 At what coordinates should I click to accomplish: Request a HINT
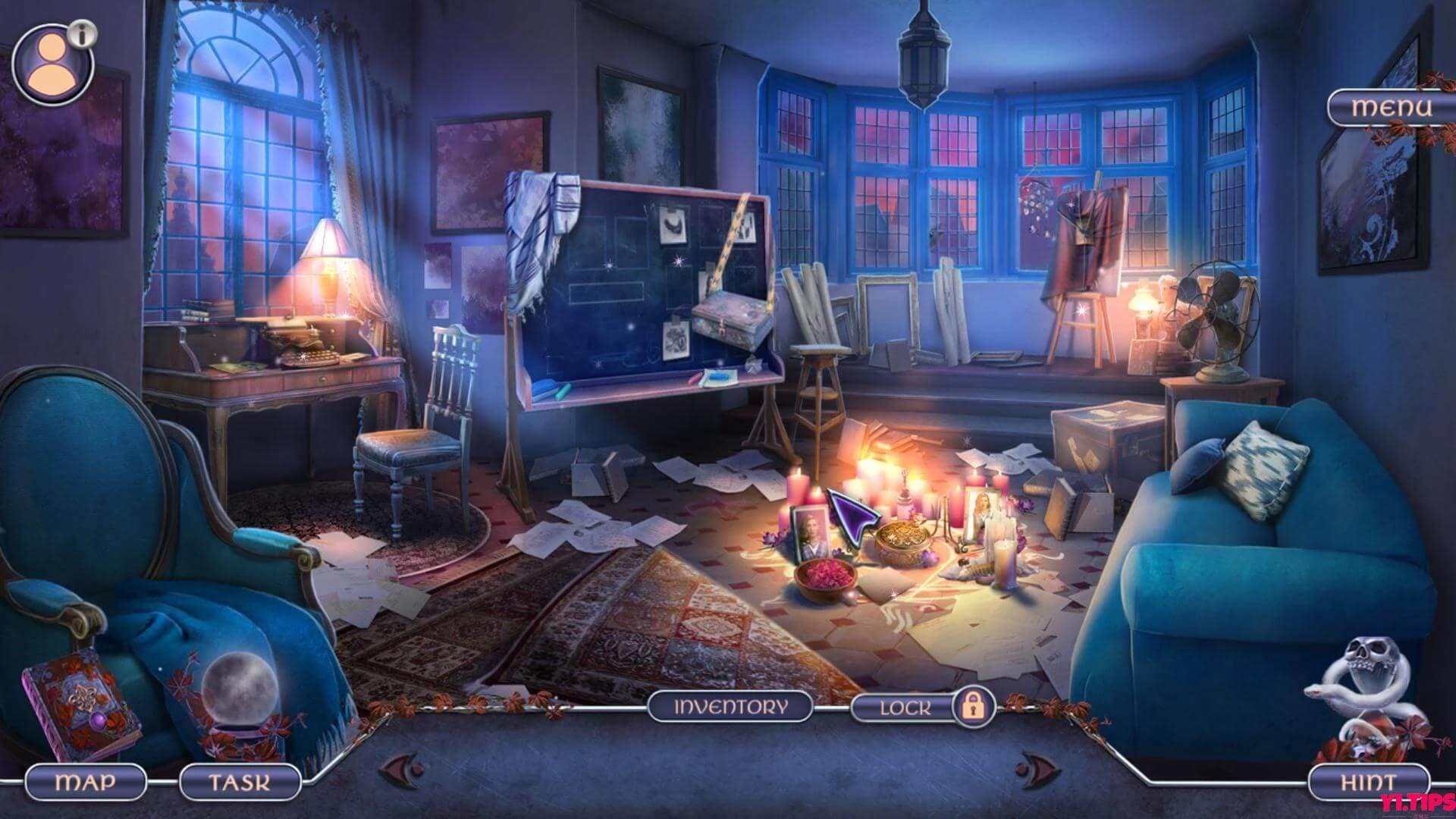1369,781
